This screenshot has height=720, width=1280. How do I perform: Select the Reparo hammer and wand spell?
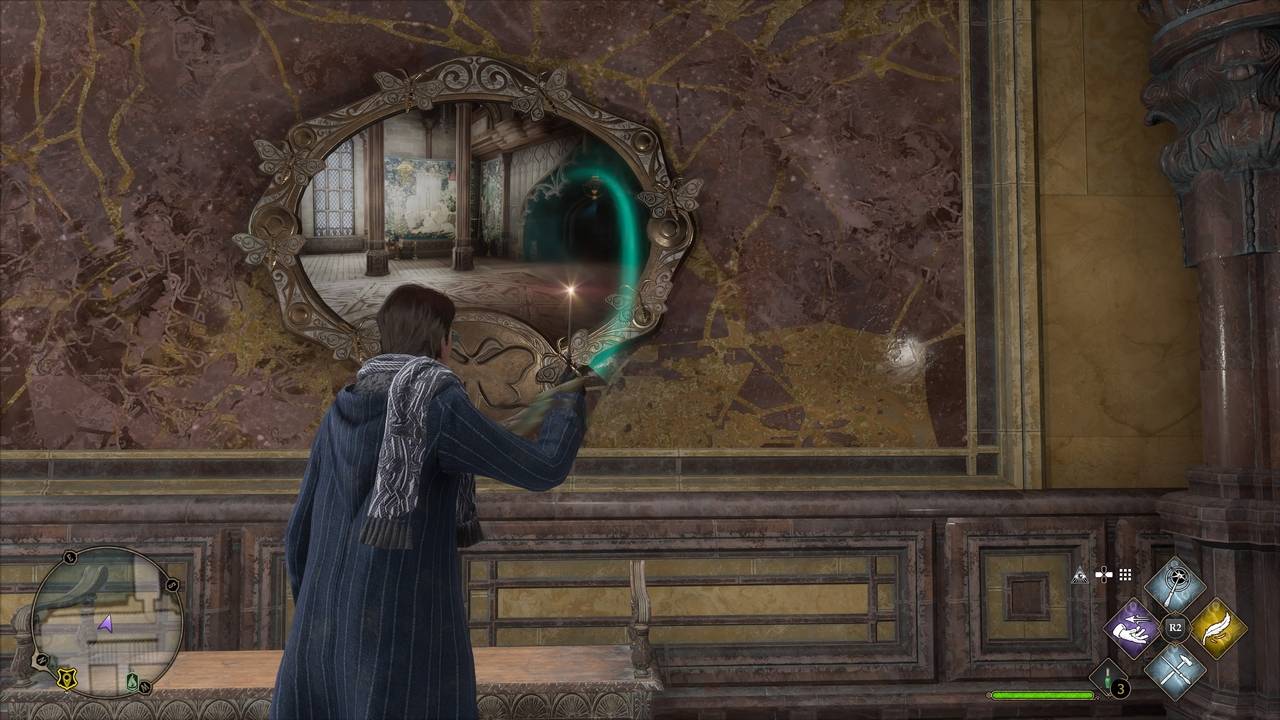click(1175, 670)
